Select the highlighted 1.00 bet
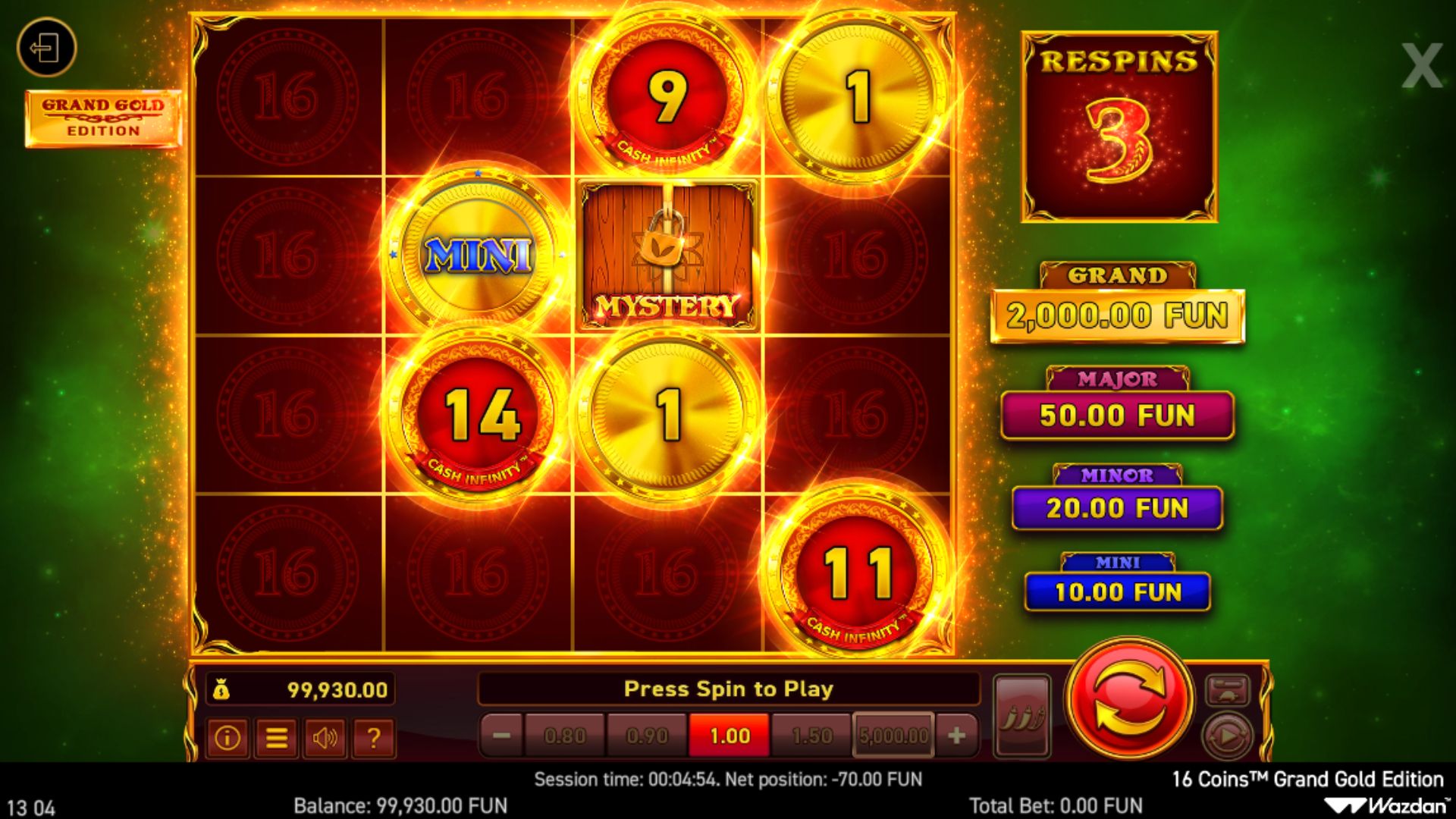The image size is (1456, 819). tap(730, 736)
